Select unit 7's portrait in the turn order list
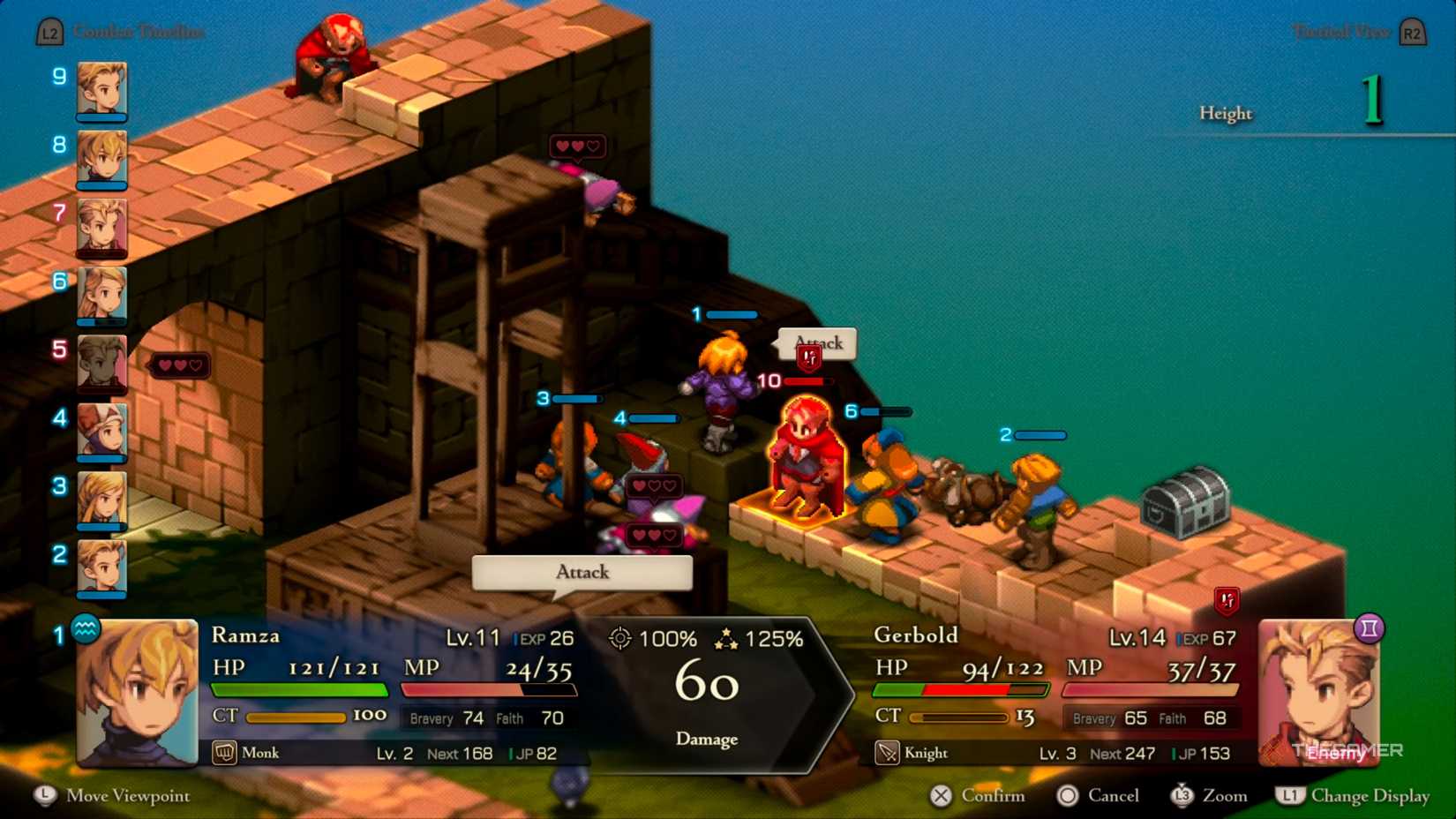Image resolution: width=1456 pixels, height=819 pixels. [103, 228]
